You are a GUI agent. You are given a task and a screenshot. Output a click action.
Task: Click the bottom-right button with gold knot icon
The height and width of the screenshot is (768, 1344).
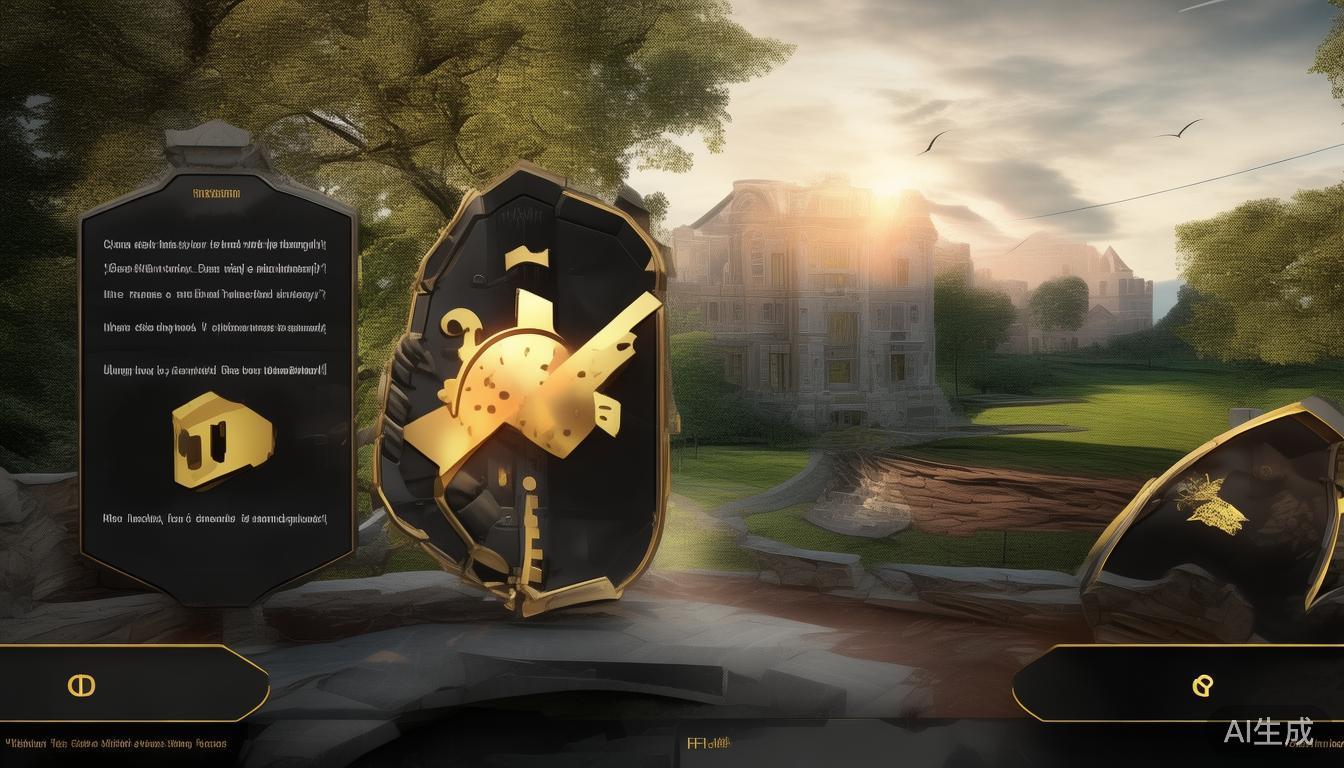click(1203, 685)
